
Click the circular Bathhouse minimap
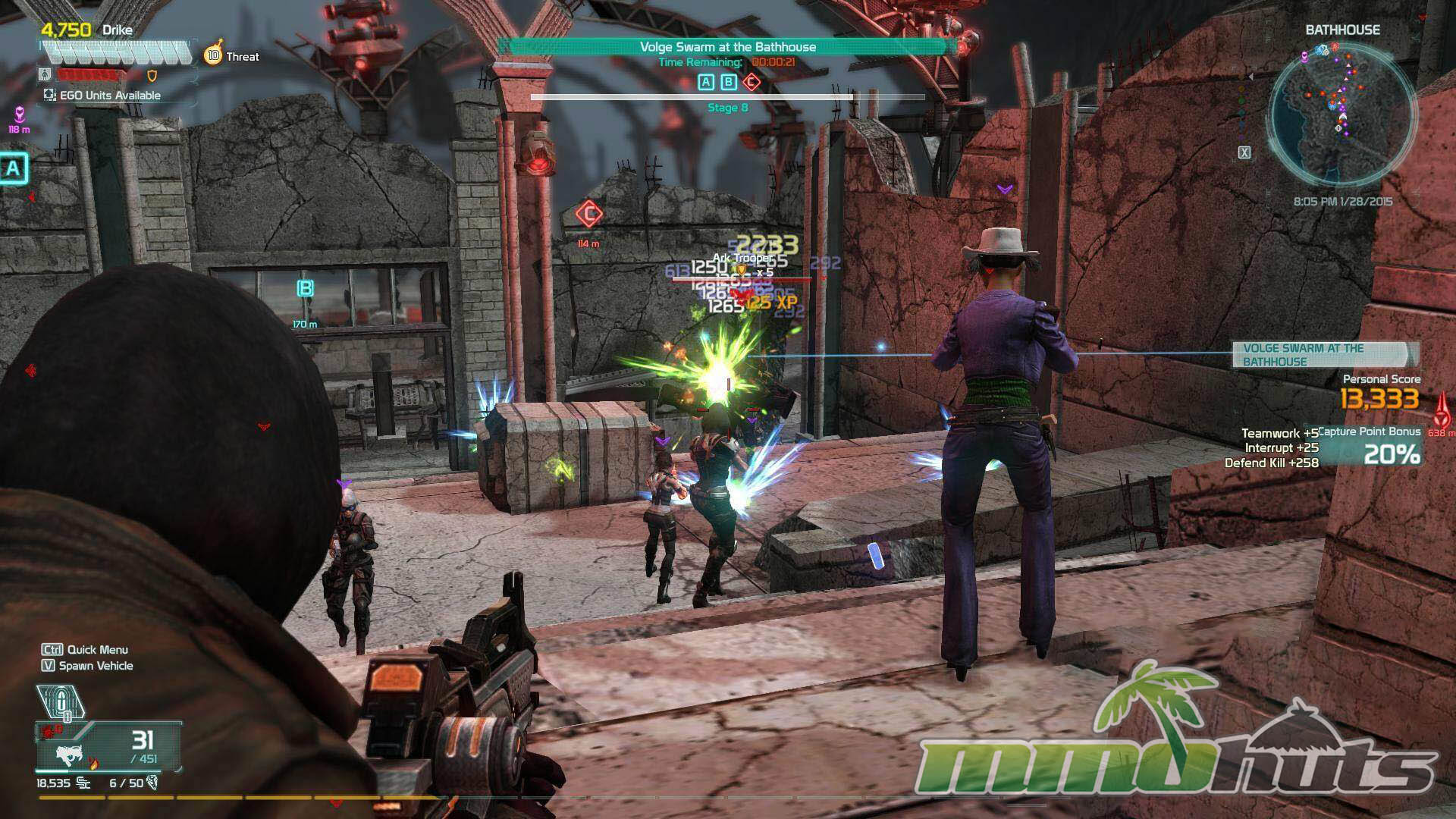[1341, 108]
